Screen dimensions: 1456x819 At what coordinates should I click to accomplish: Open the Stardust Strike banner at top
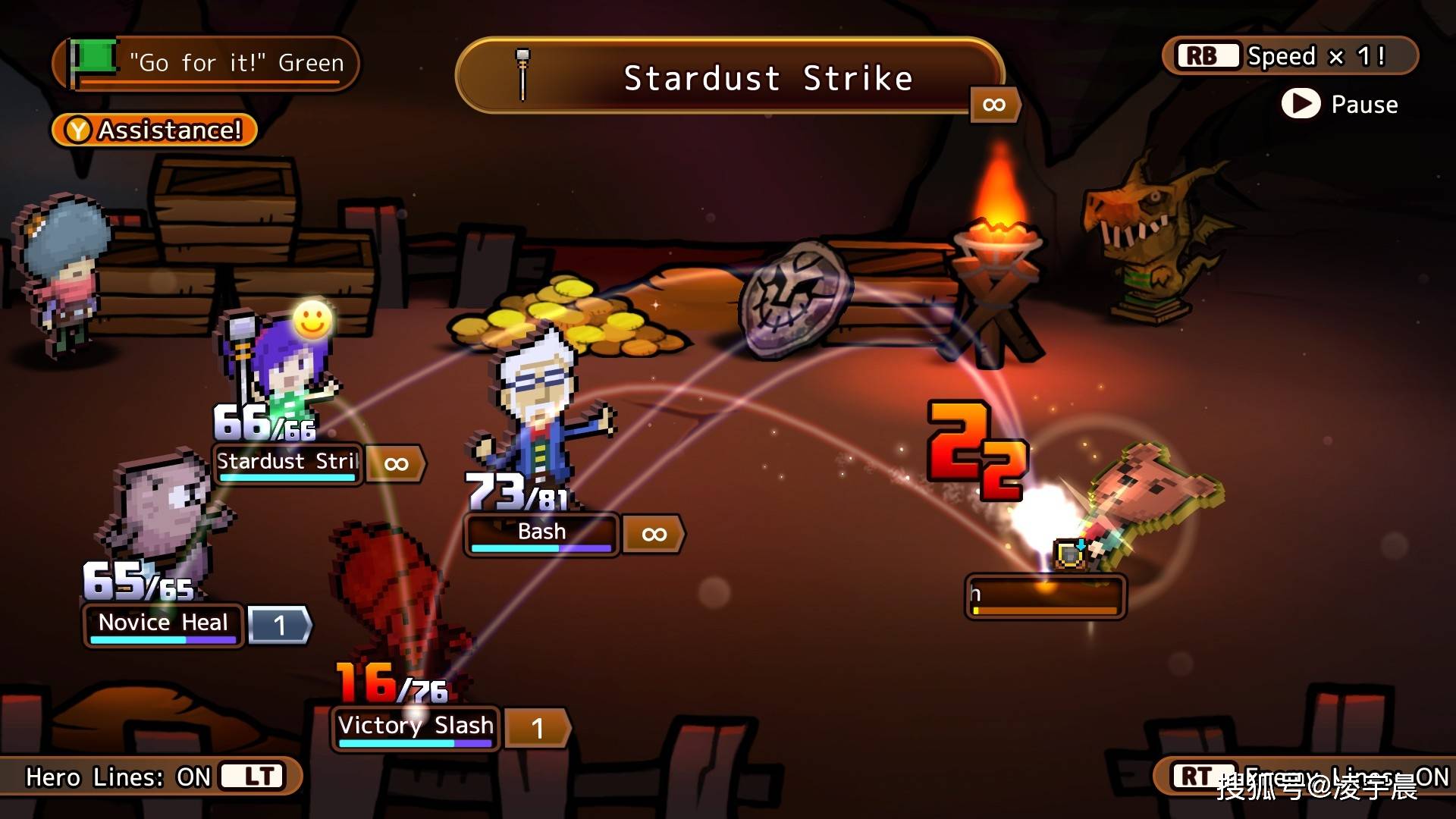(x=730, y=78)
